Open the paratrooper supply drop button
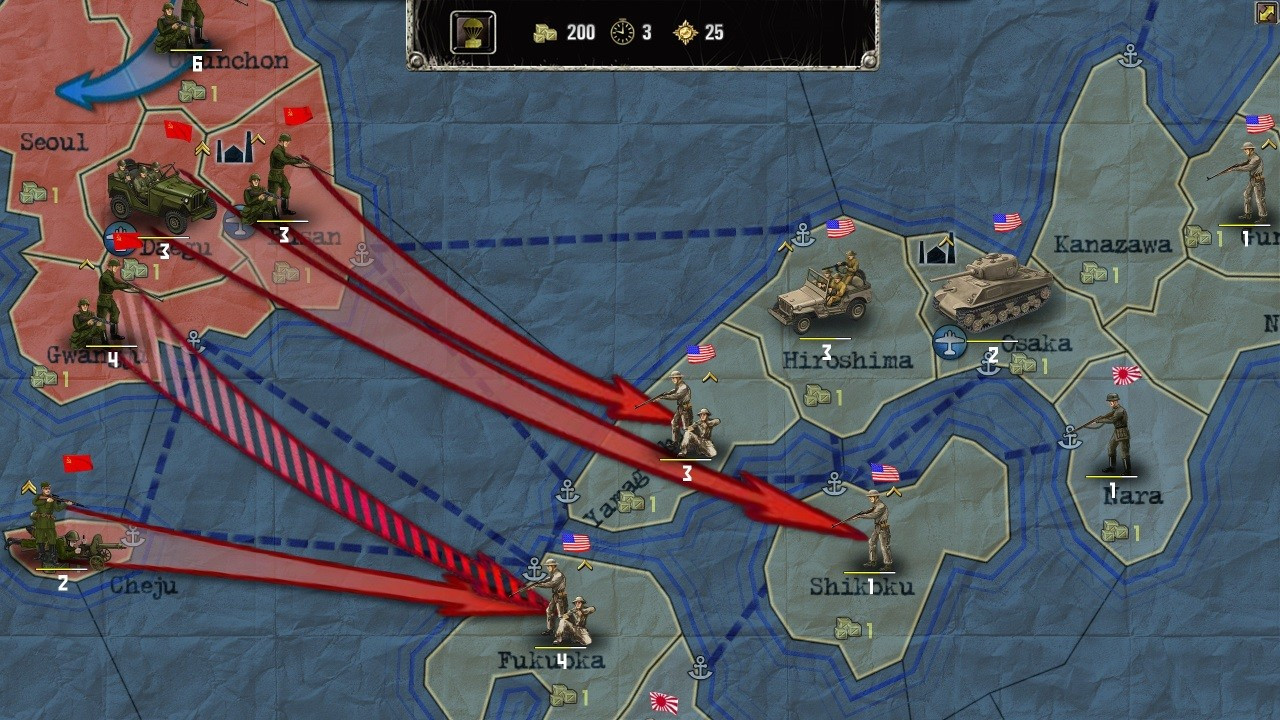Image resolution: width=1280 pixels, height=720 pixels. click(x=472, y=33)
